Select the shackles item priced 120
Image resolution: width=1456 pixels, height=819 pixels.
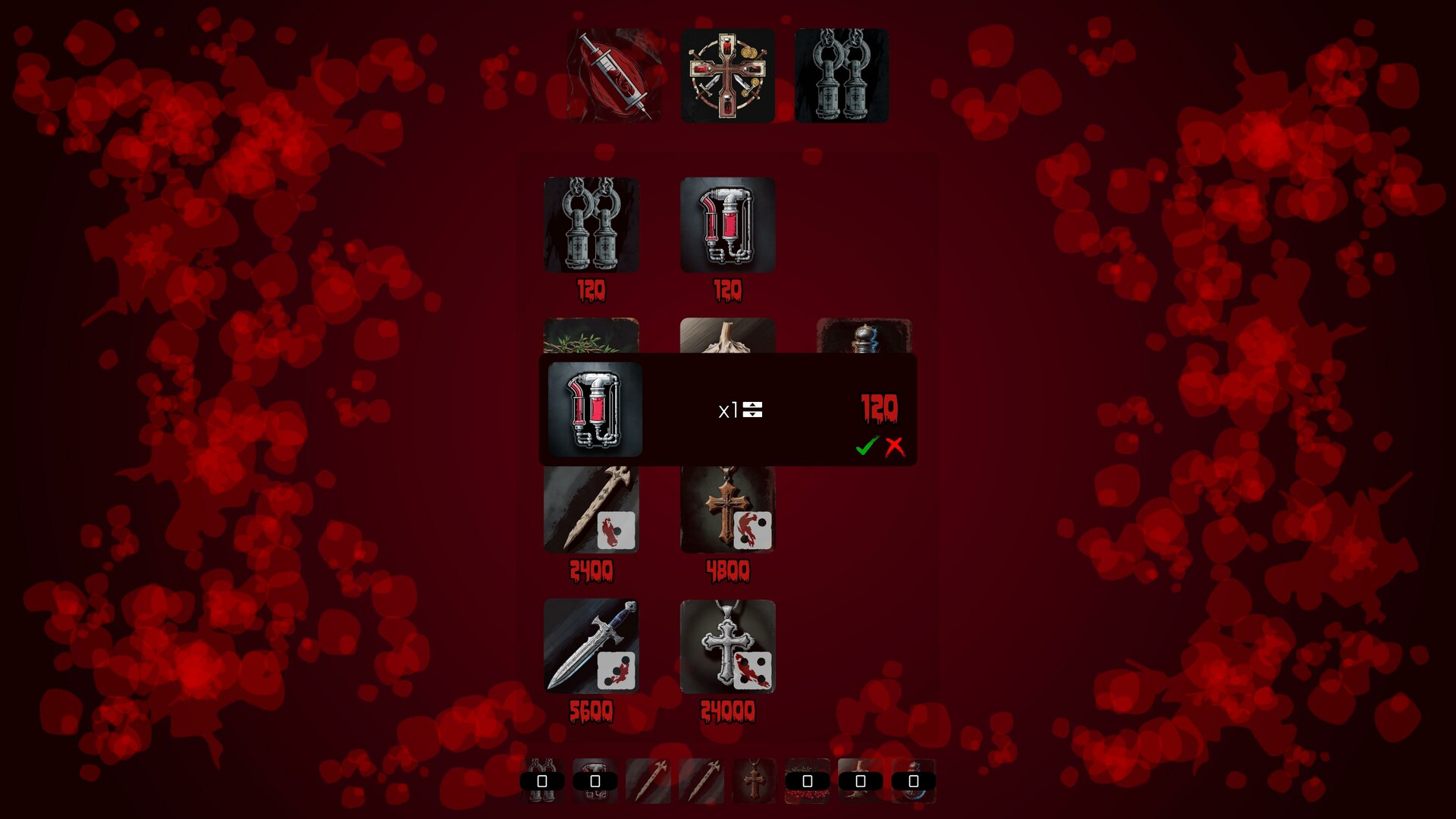[591, 224]
